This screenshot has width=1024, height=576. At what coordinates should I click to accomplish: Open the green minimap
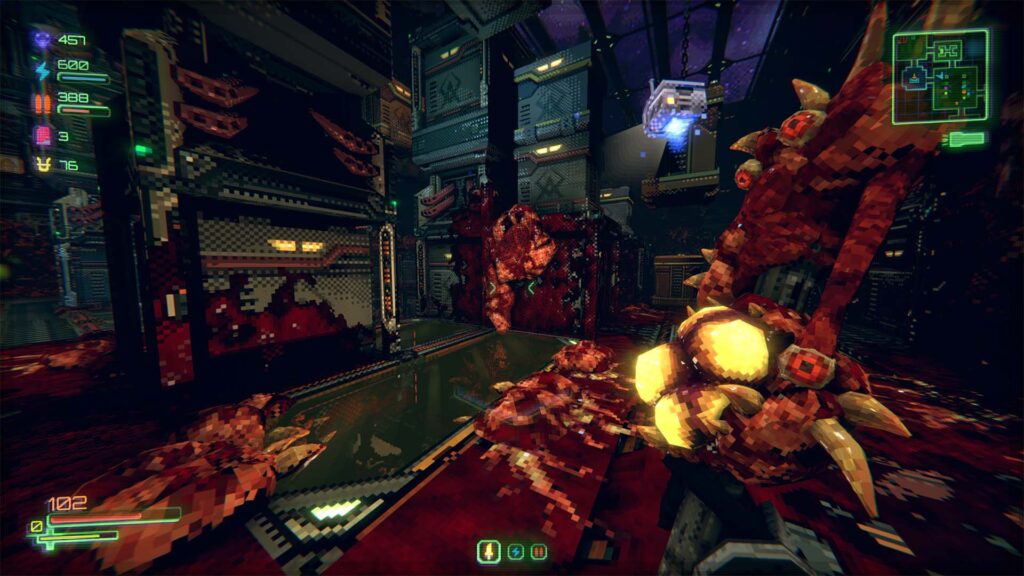point(940,75)
